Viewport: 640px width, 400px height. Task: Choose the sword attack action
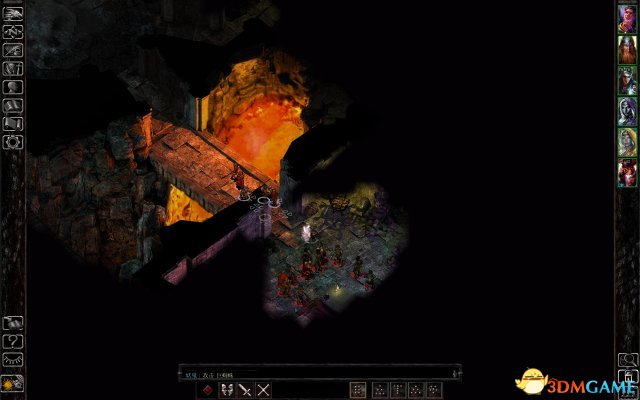pyautogui.click(x=245, y=389)
